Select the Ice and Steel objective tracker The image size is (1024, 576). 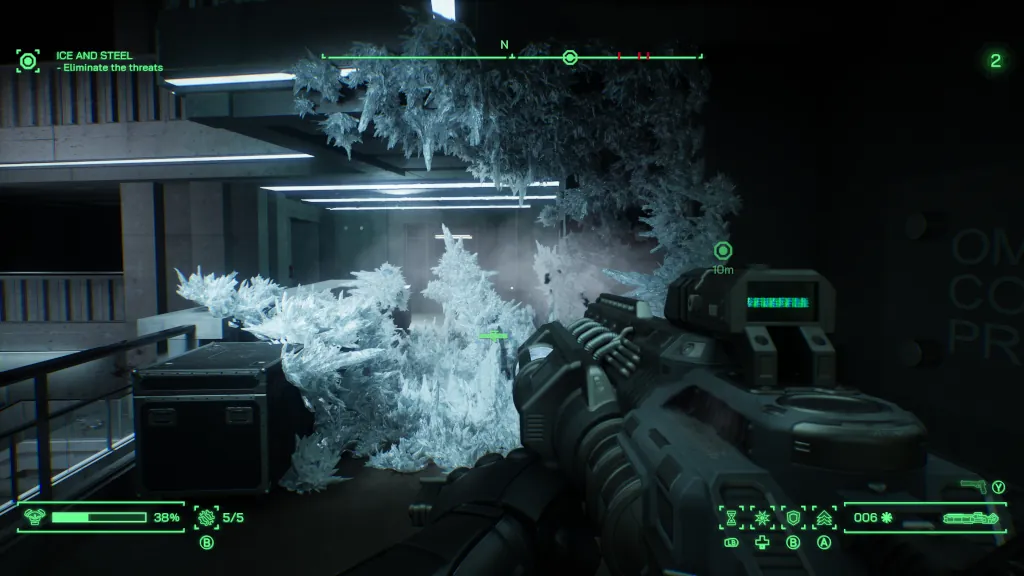[x=28, y=61]
